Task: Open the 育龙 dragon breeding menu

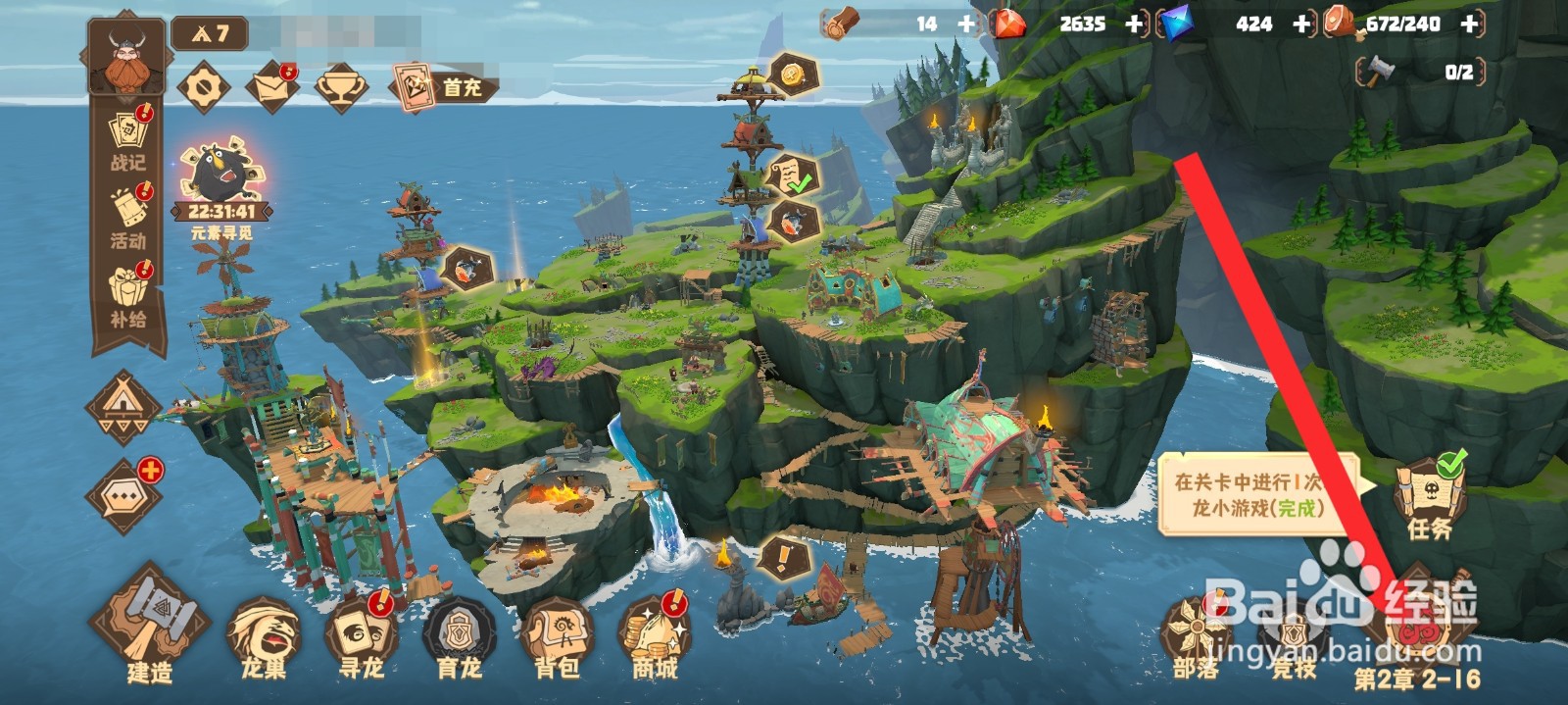Action: [x=459, y=637]
